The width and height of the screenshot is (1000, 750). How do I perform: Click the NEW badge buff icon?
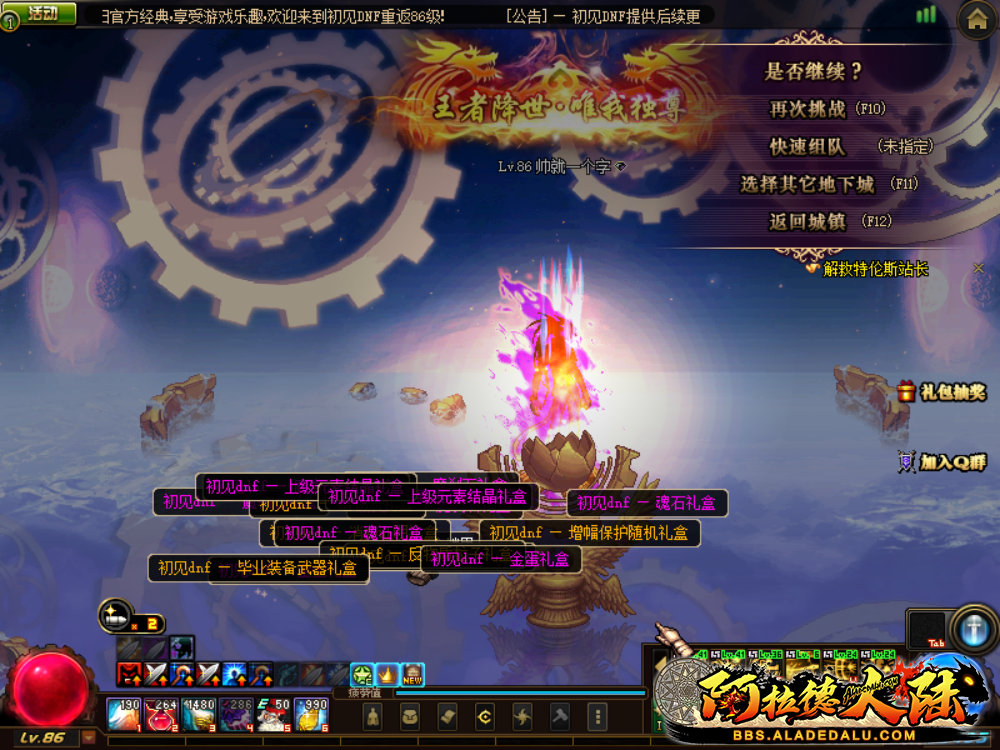click(x=412, y=675)
